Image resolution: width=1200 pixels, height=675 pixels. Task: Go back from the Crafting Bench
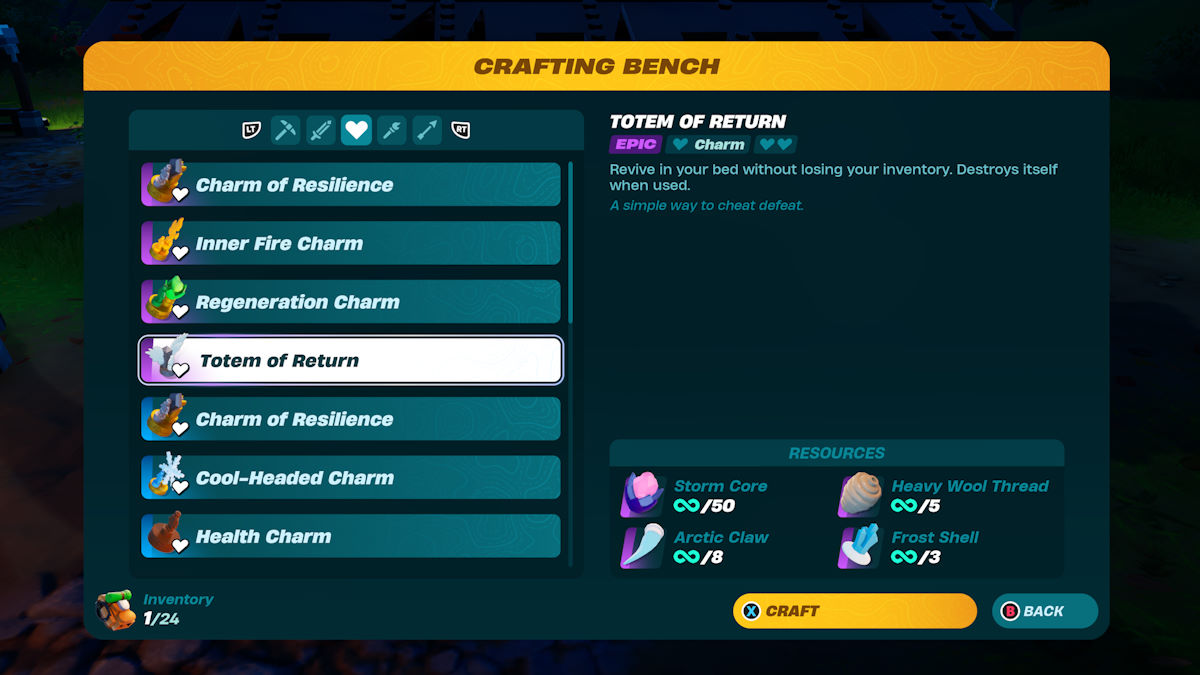point(1044,611)
